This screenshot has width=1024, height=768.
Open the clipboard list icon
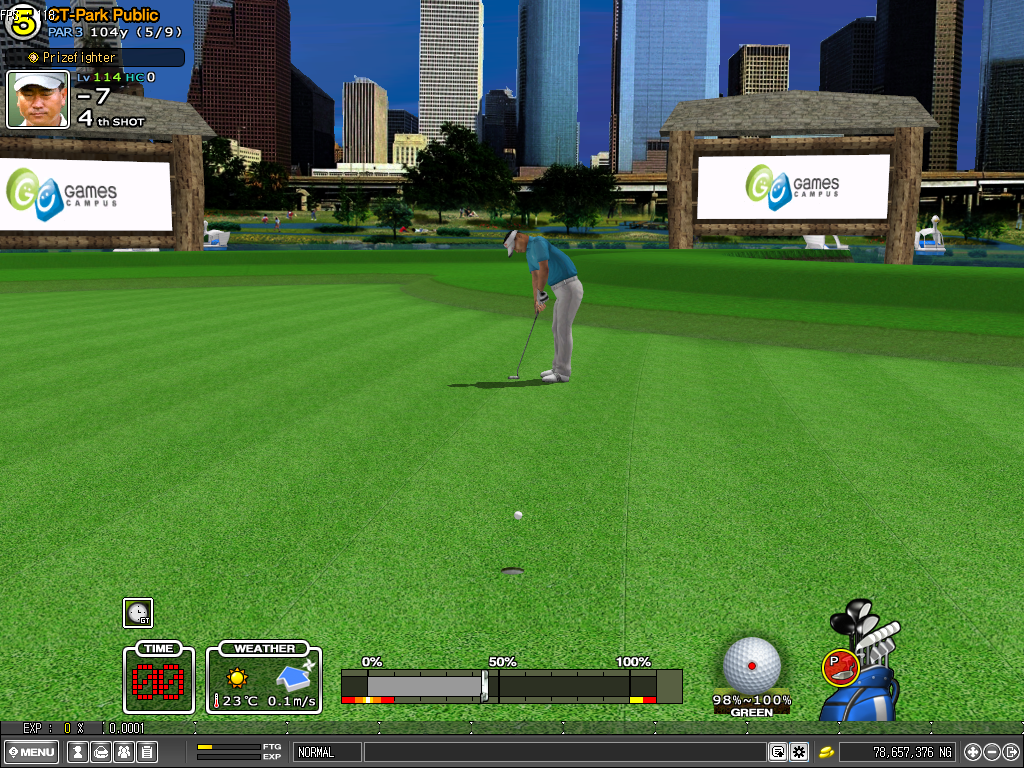147,752
